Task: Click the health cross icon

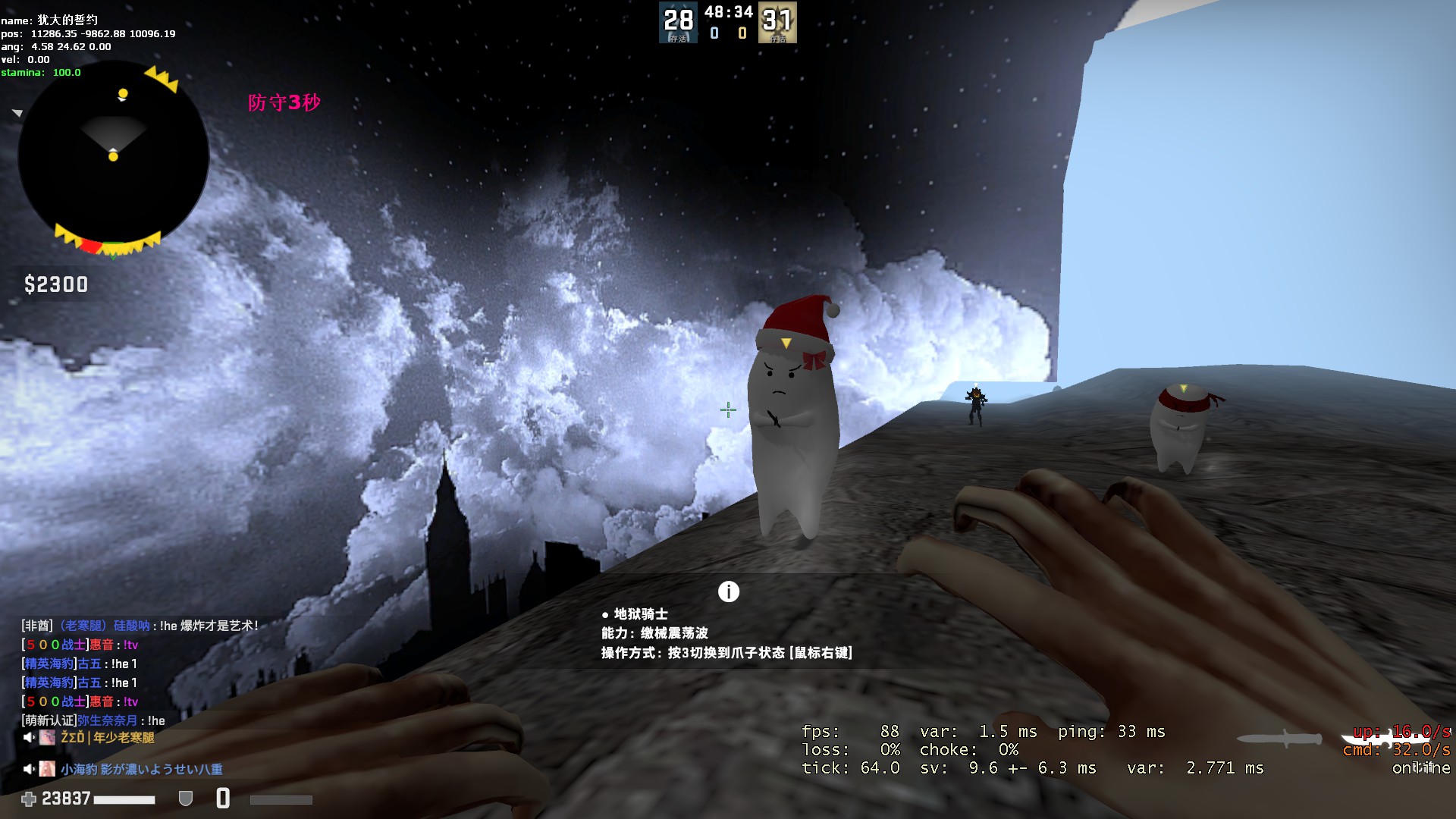Action: pos(30,799)
